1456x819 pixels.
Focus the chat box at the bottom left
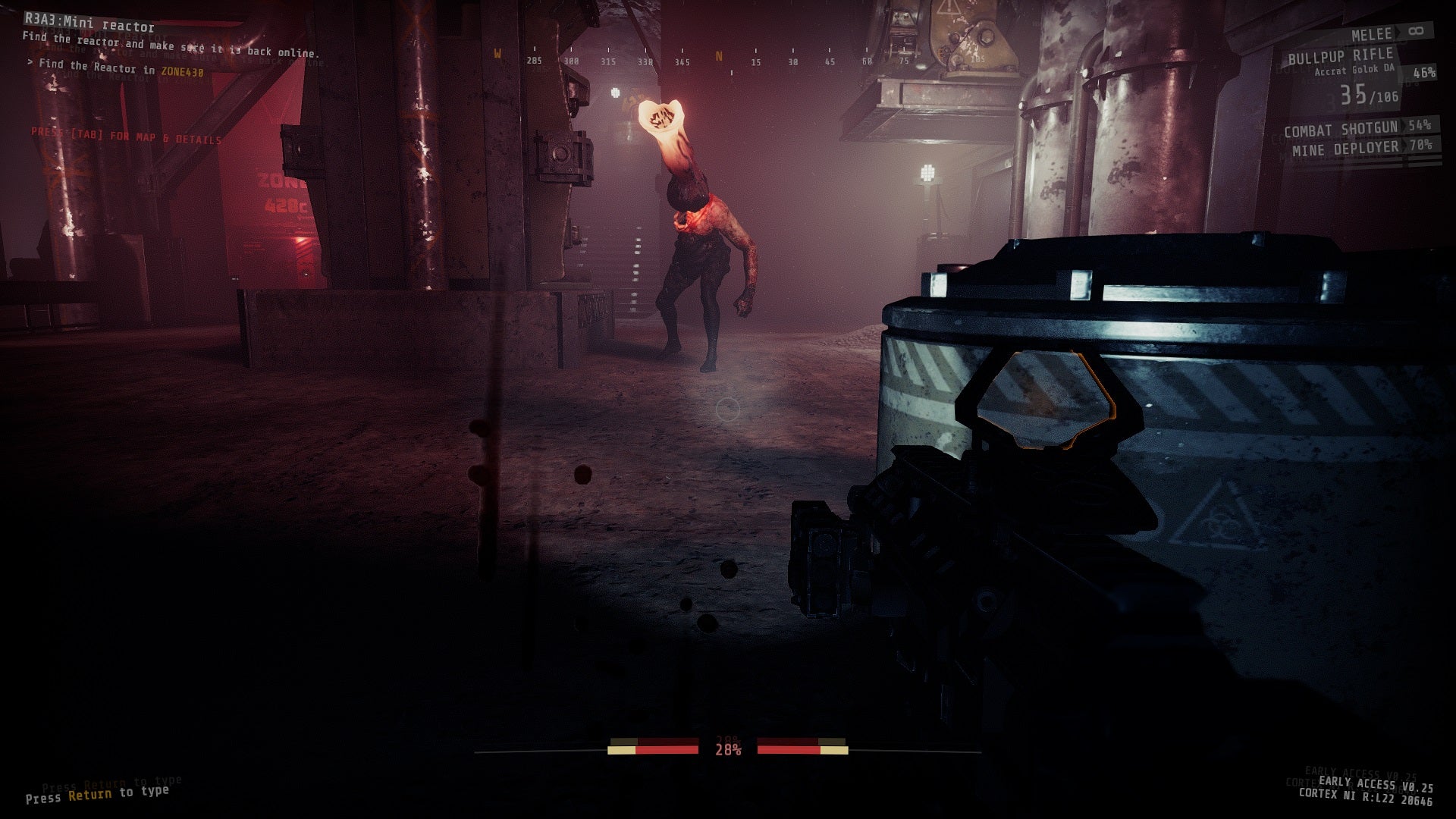click(x=97, y=793)
